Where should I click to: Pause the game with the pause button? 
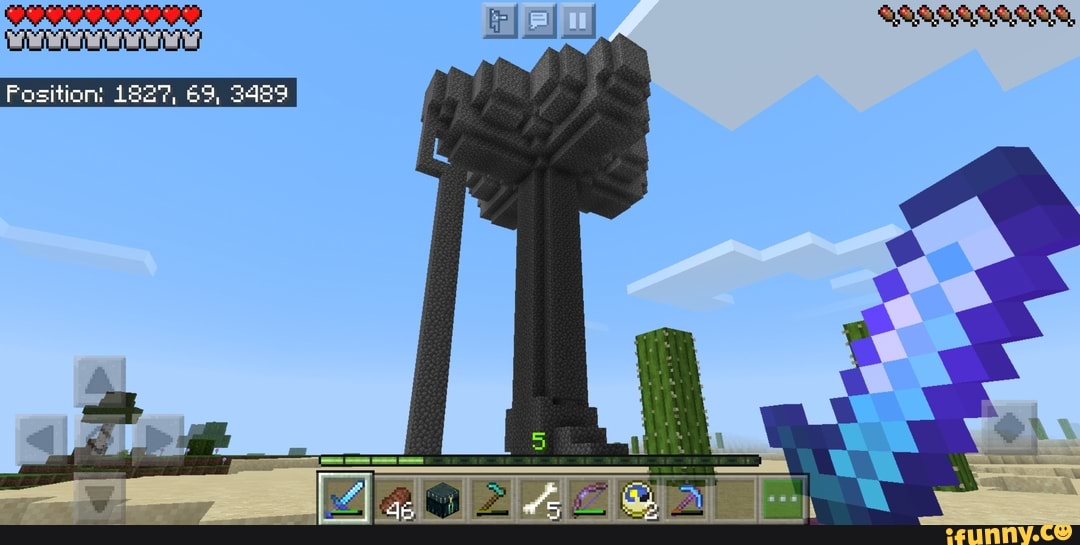tap(578, 21)
